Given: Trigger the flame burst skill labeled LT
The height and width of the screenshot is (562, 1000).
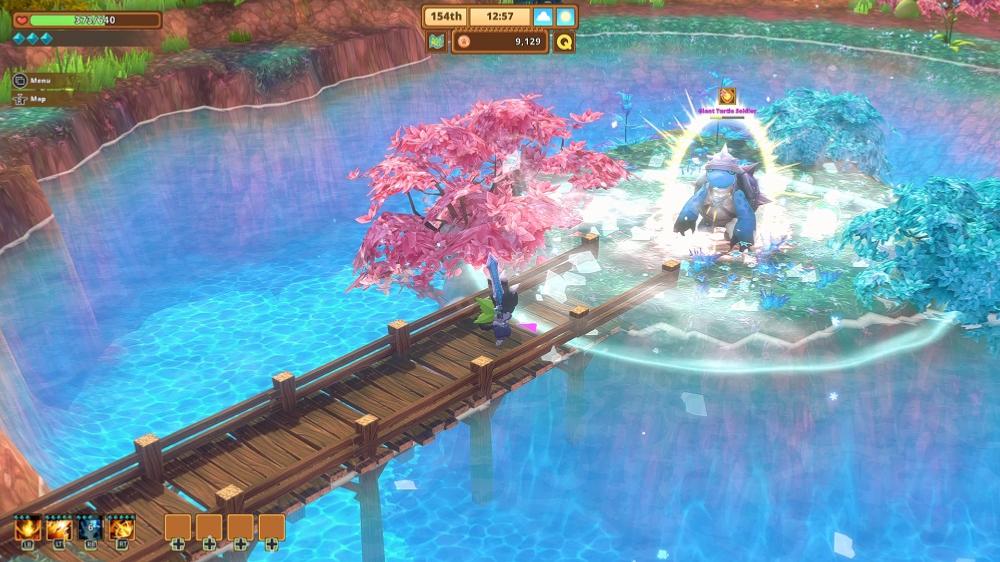Looking at the screenshot, I should pyautogui.click(x=58, y=527).
